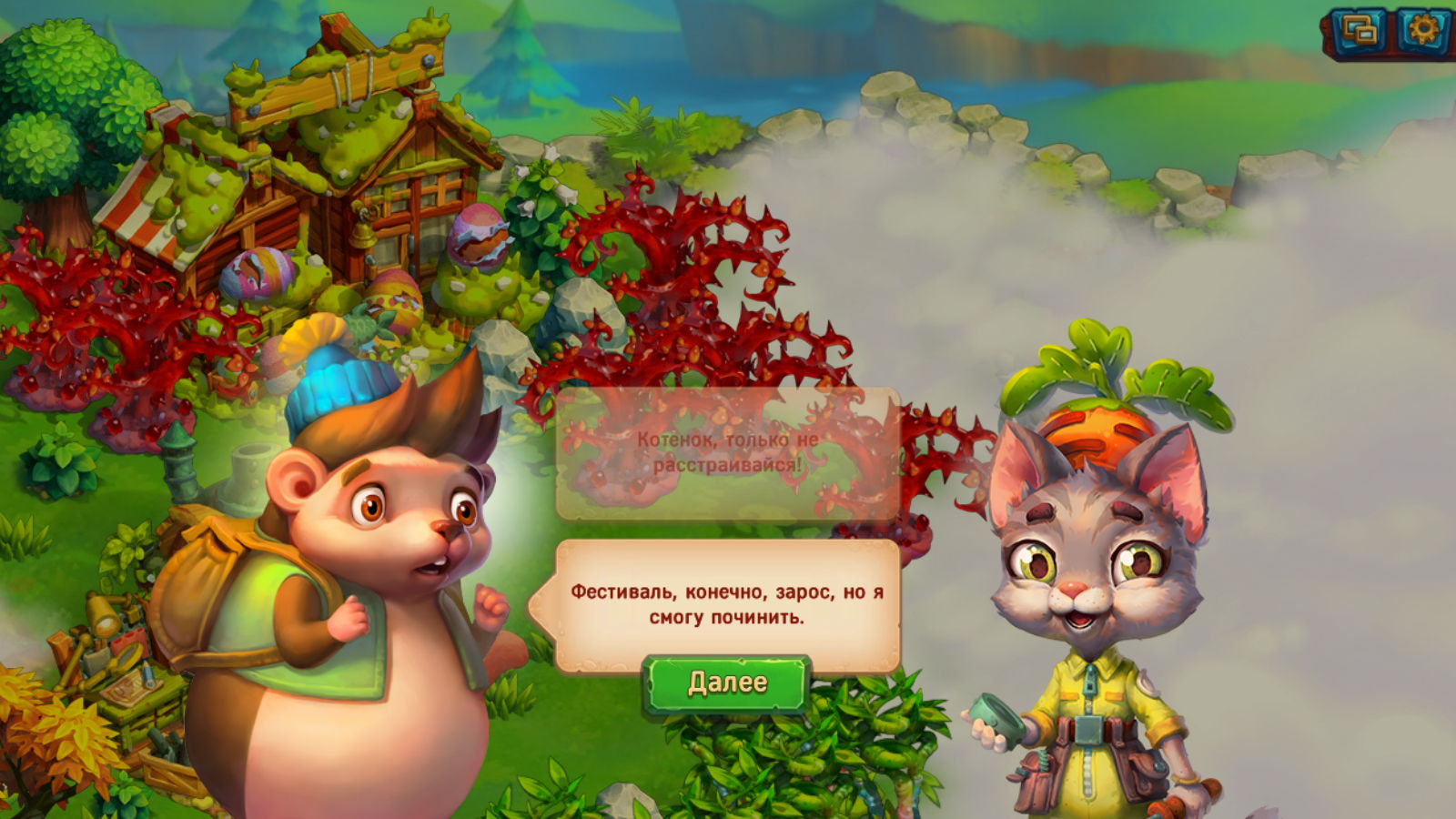Screen dimensions: 1456x819
Task: Toggle windowed mode with the overlapping-windows icon
Action: tap(1360, 33)
